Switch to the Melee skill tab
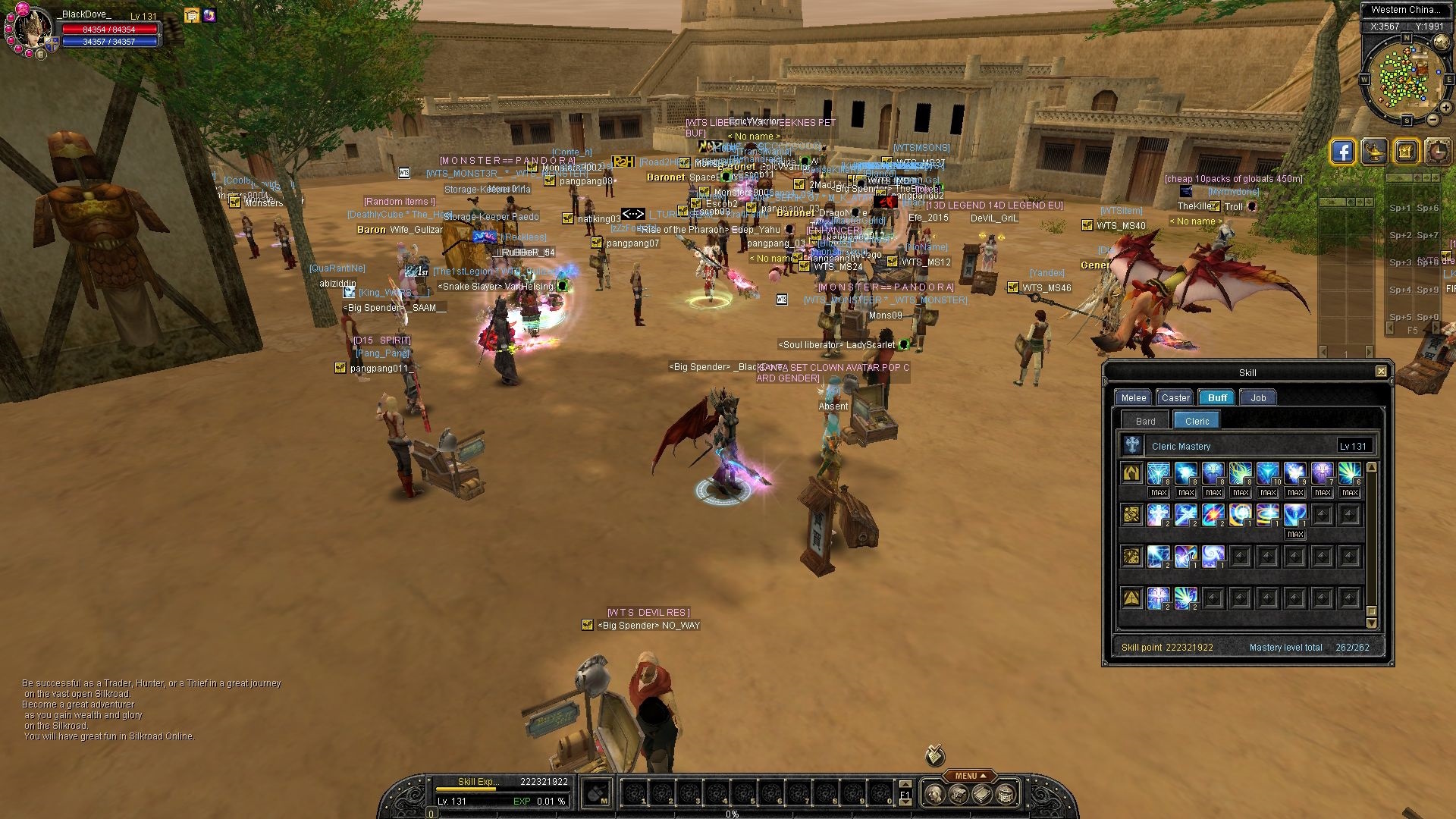 pyautogui.click(x=1134, y=397)
